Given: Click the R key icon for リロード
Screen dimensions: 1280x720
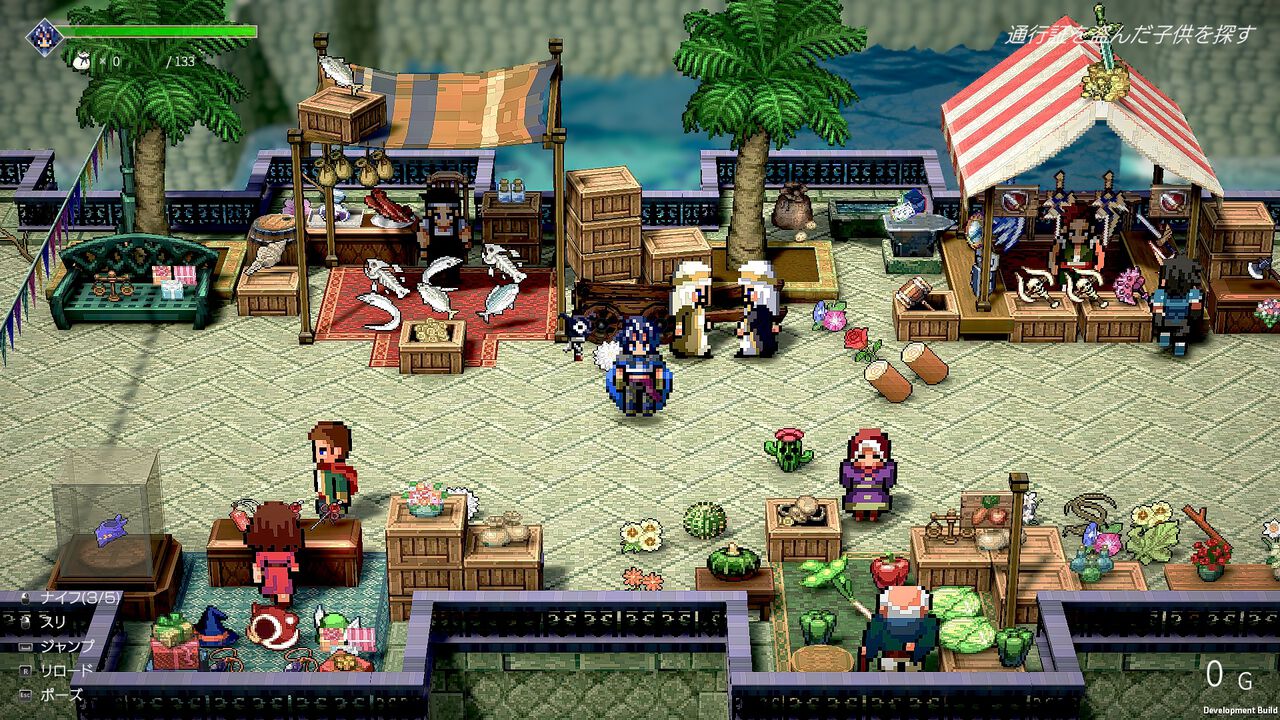Looking at the screenshot, I should (24, 670).
